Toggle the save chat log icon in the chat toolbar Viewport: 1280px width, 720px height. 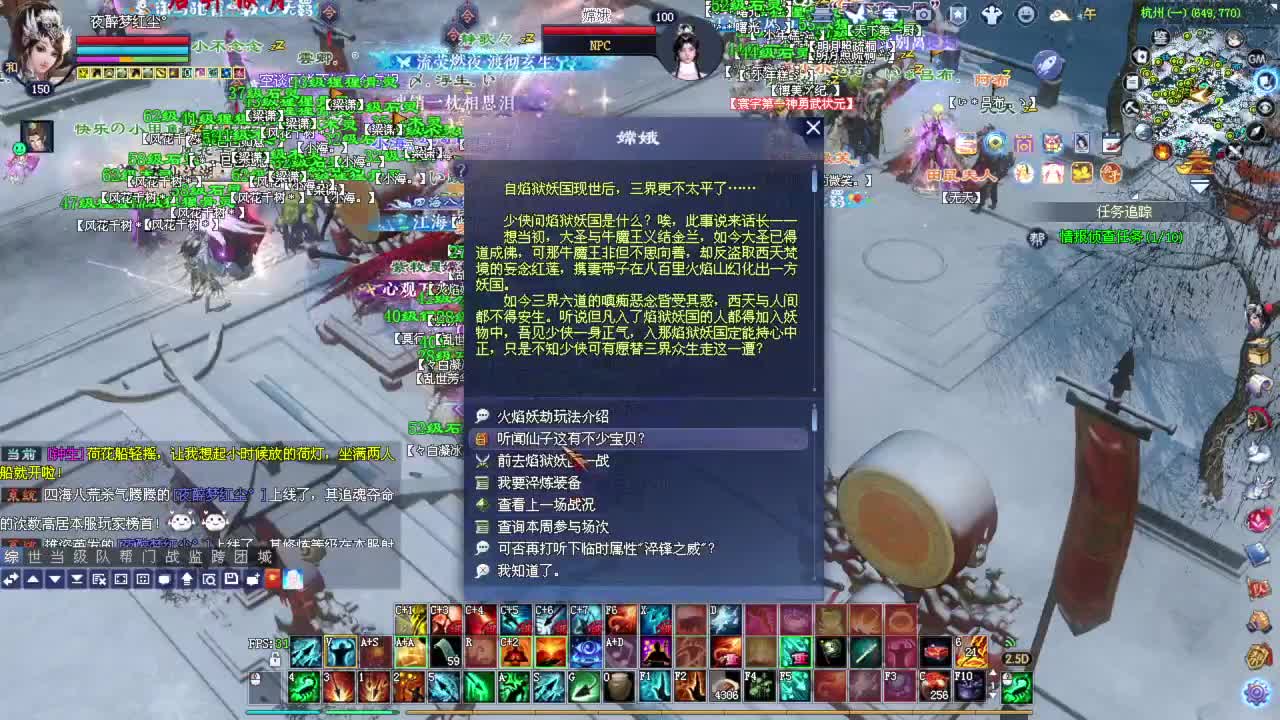tap(231, 579)
